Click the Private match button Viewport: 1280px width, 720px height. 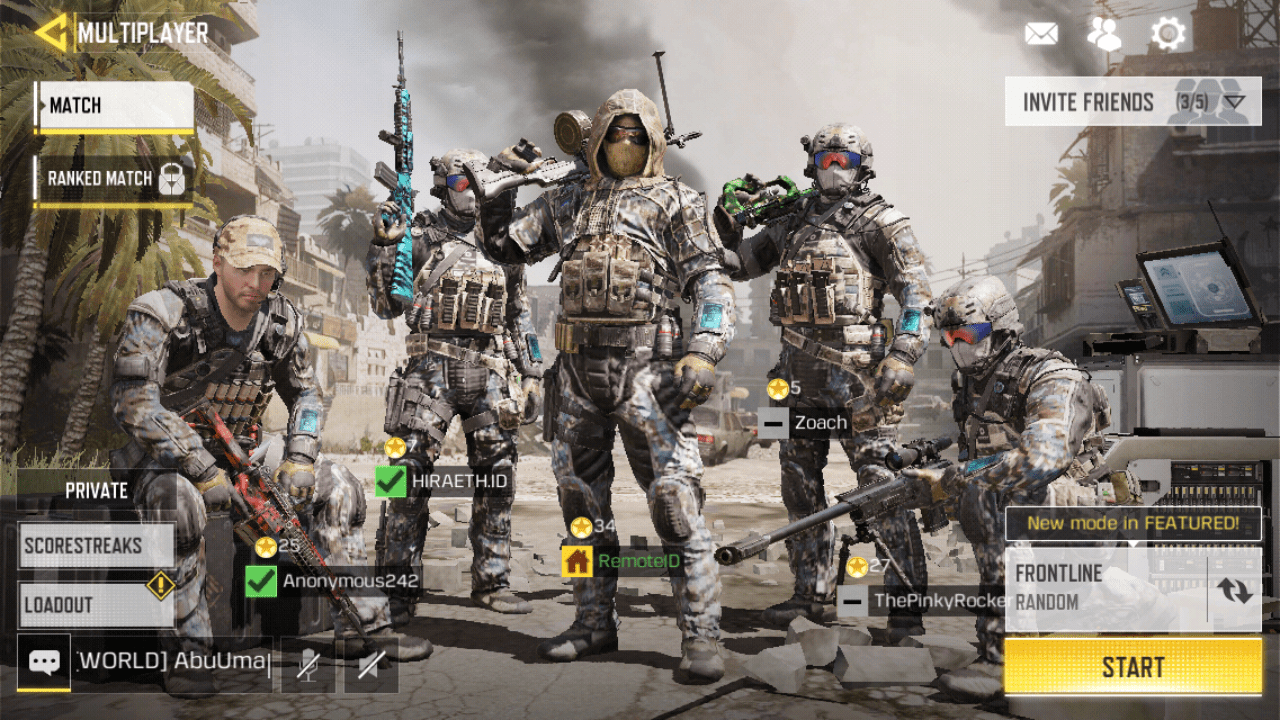click(97, 491)
